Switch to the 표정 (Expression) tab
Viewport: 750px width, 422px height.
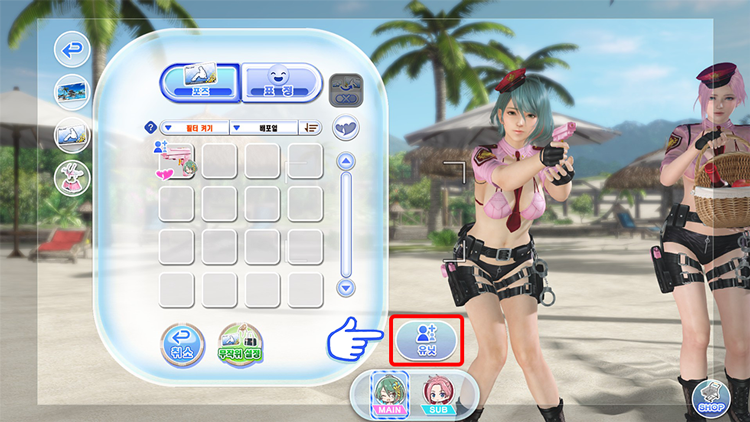tap(281, 83)
